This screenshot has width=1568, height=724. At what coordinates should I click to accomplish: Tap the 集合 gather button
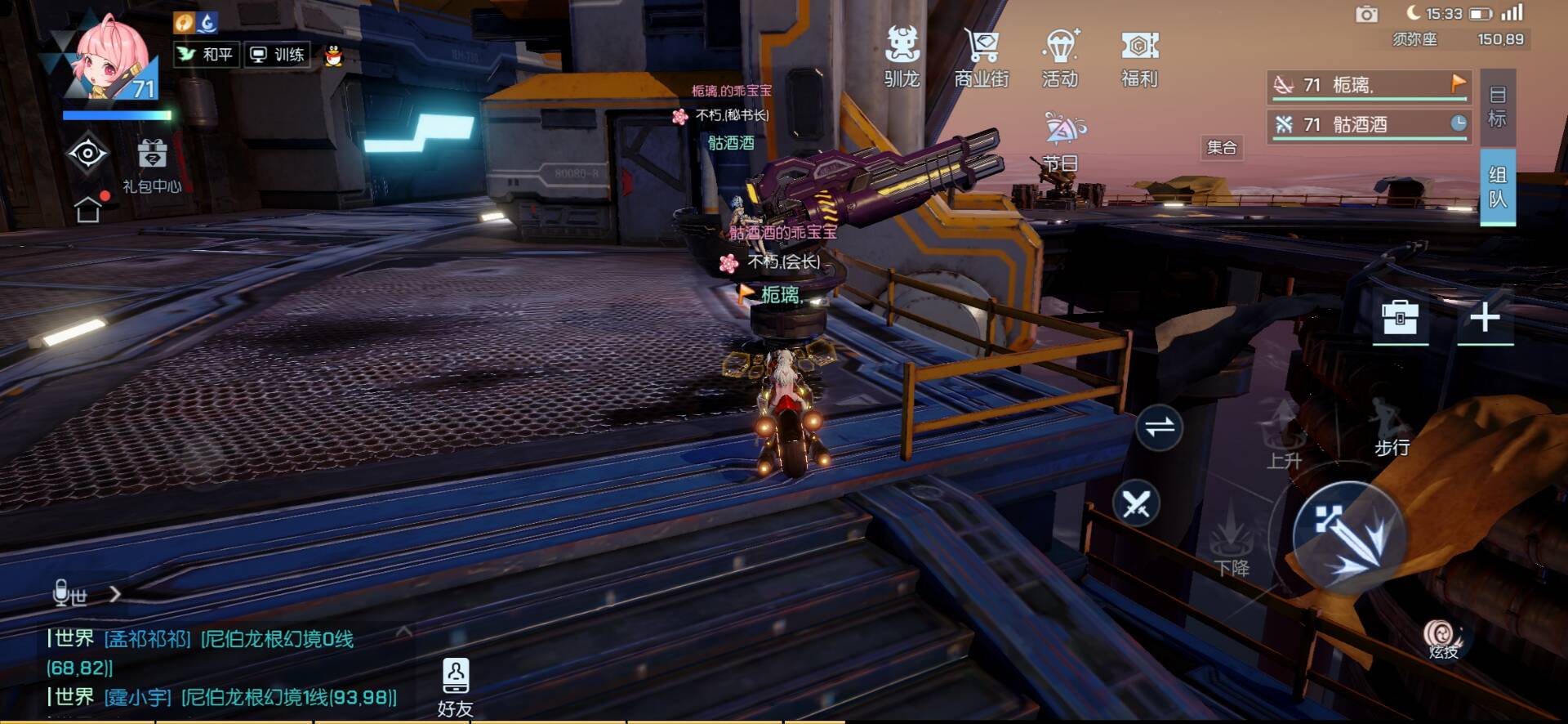[x=1222, y=148]
